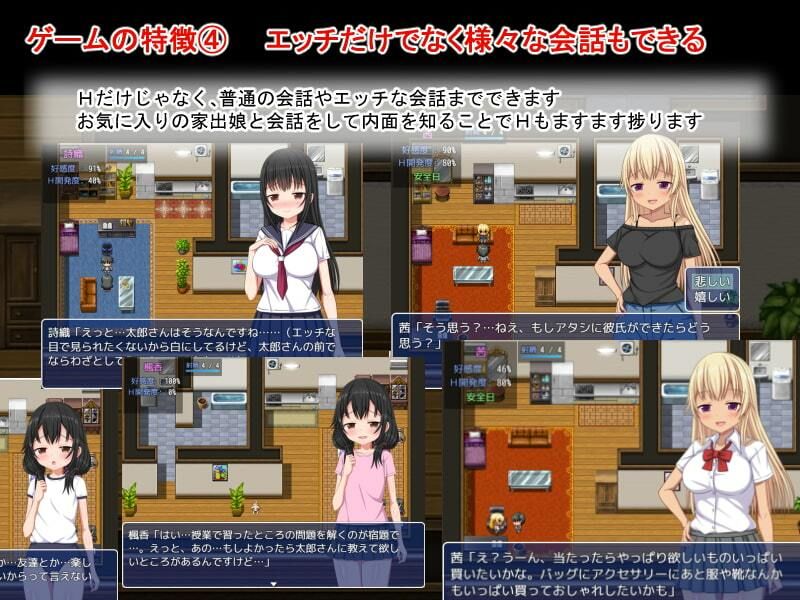The height and width of the screenshot is (600, 800).
Task: Choose the 悲しい dialogue reply
Action: pos(711,281)
